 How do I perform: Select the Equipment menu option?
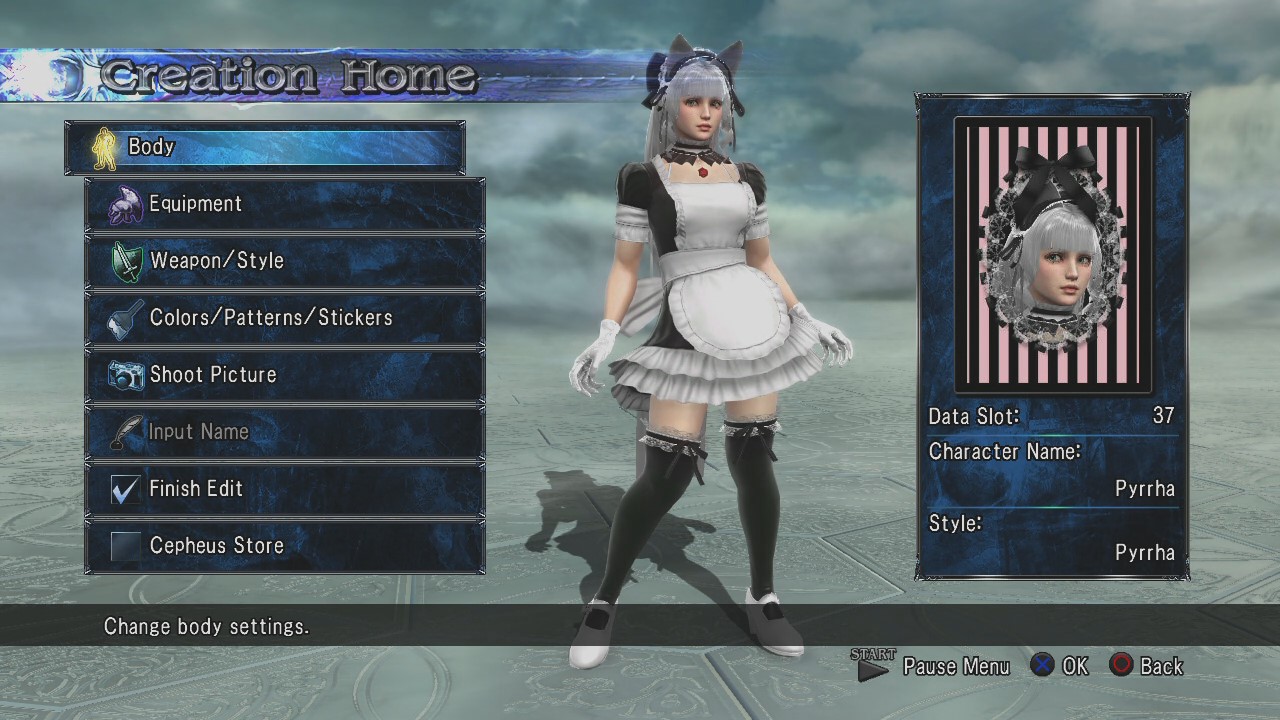(285, 204)
